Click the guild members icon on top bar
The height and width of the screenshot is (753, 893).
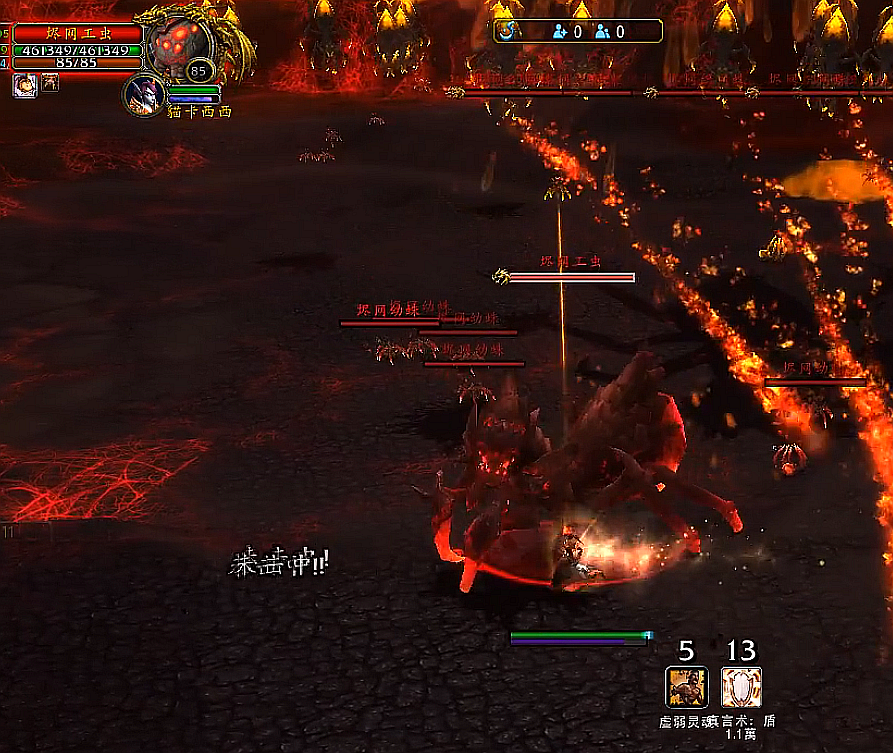tap(603, 31)
